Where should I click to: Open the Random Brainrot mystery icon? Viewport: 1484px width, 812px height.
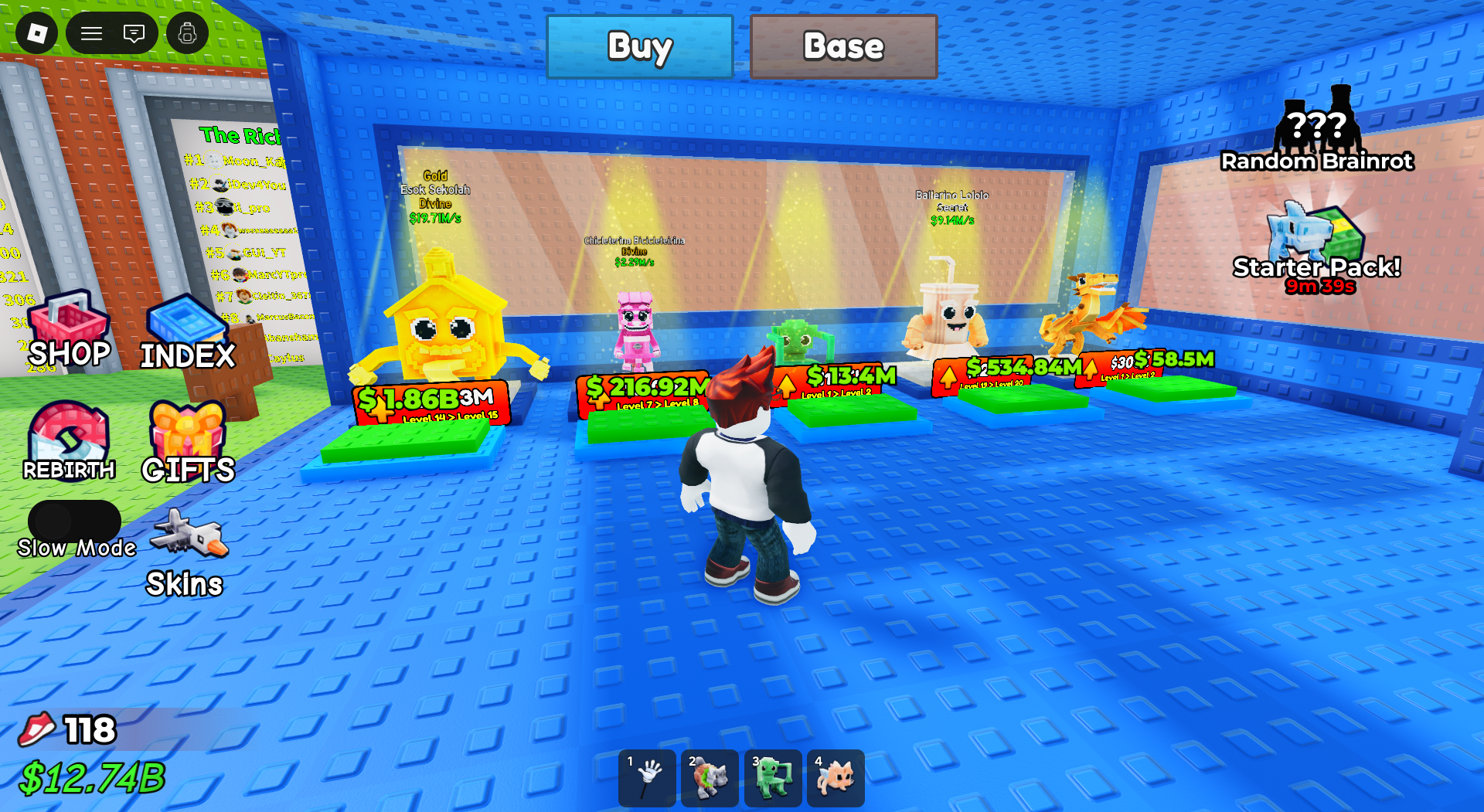click(x=1319, y=124)
